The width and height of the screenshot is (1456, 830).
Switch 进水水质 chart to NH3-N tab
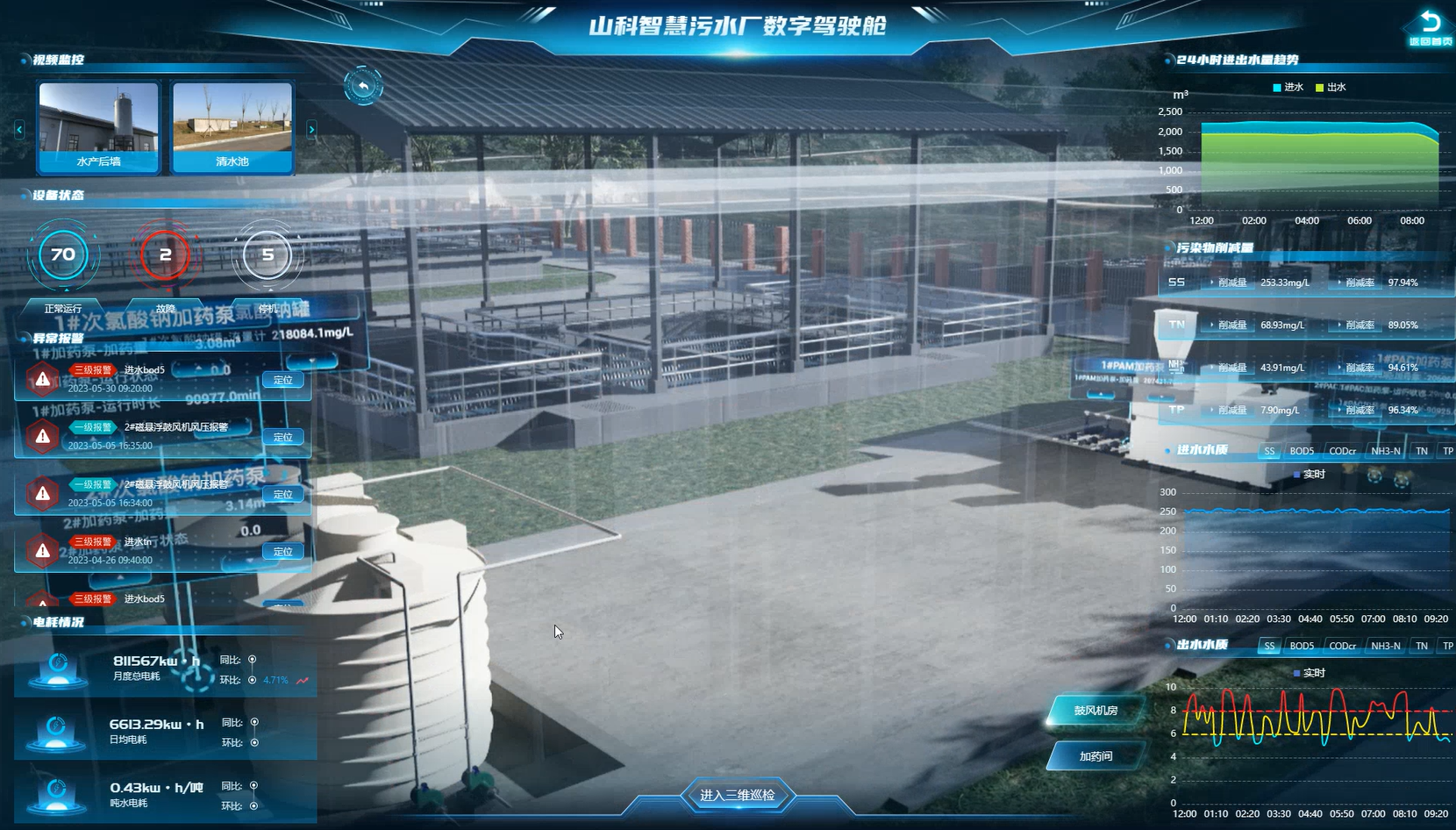[x=1385, y=451]
